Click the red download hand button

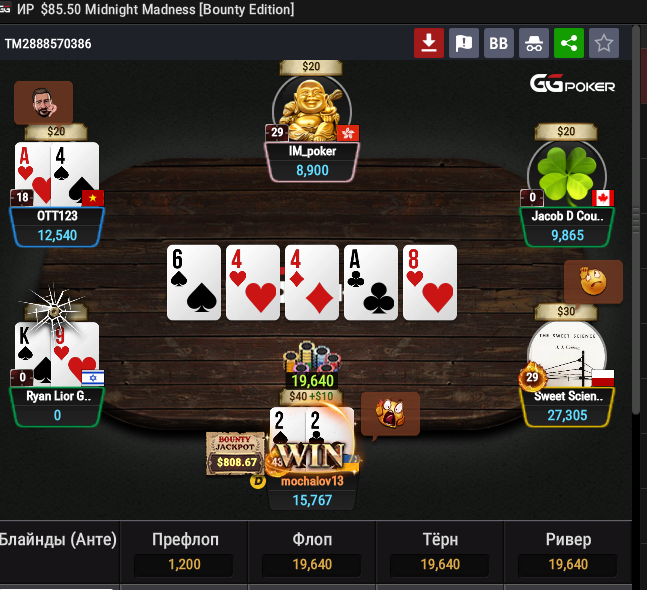pyautogui.click(x=429, y=43)
